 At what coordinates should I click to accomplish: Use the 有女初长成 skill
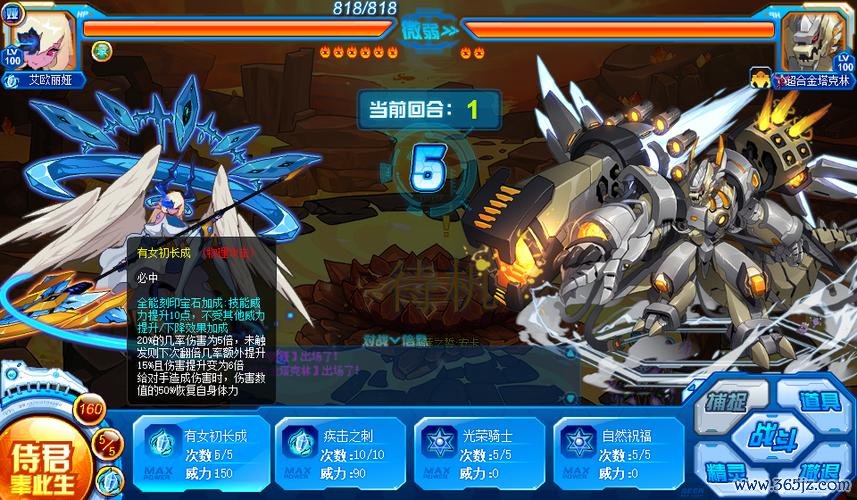[200, 451]
